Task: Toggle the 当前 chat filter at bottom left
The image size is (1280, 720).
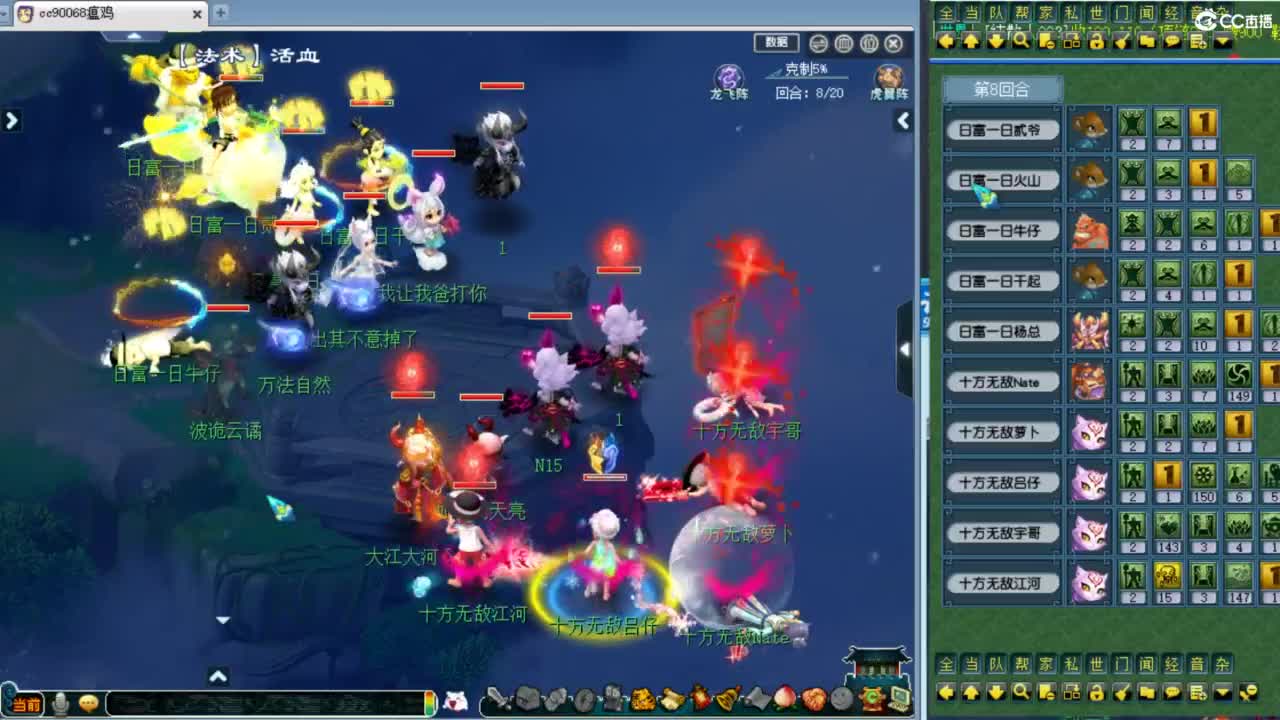Action: tap(28, 703)
